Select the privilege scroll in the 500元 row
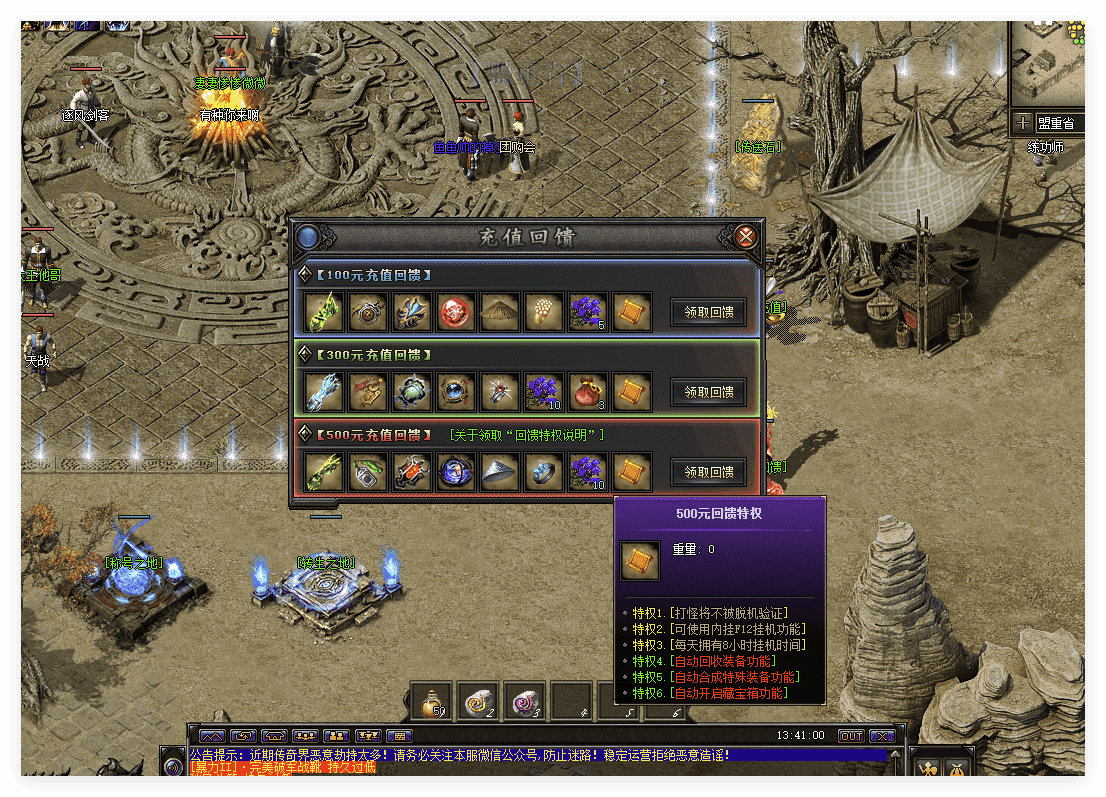Image resolution: width=1106 pixels, height=797 pixels. (x=632, y=472)
